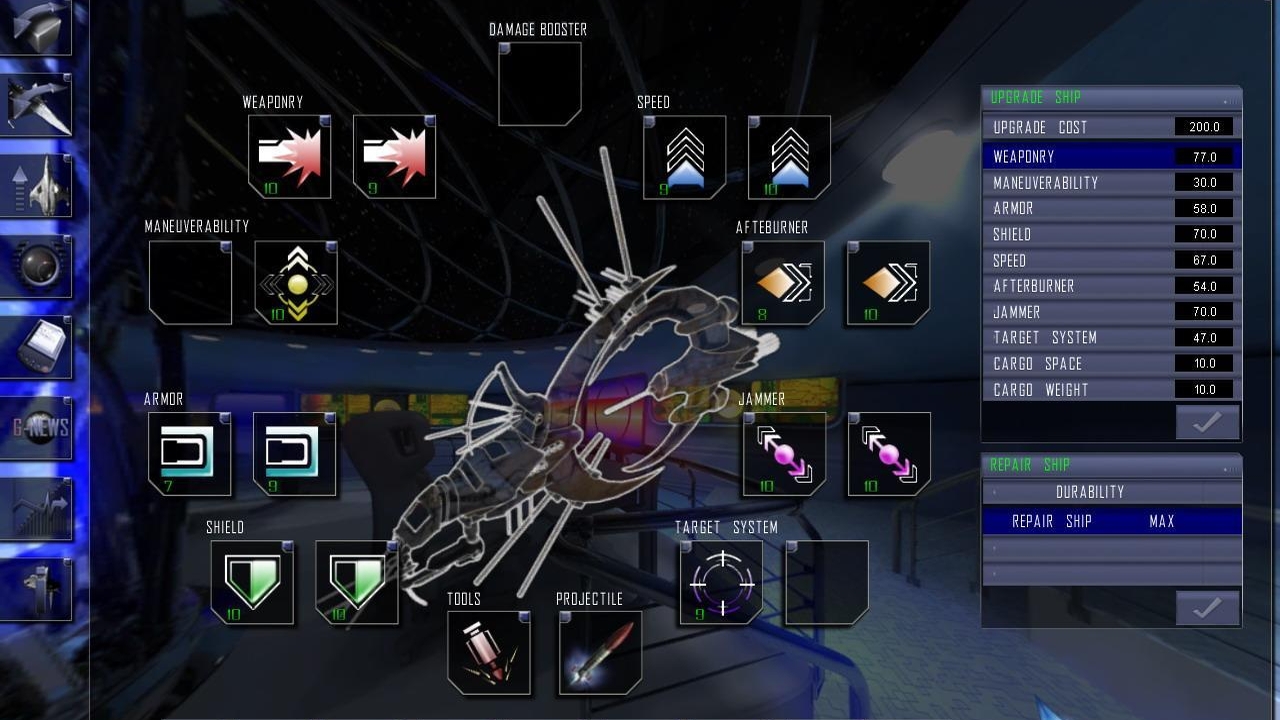
Task: Select the Tools slot item
Action: 489,652
